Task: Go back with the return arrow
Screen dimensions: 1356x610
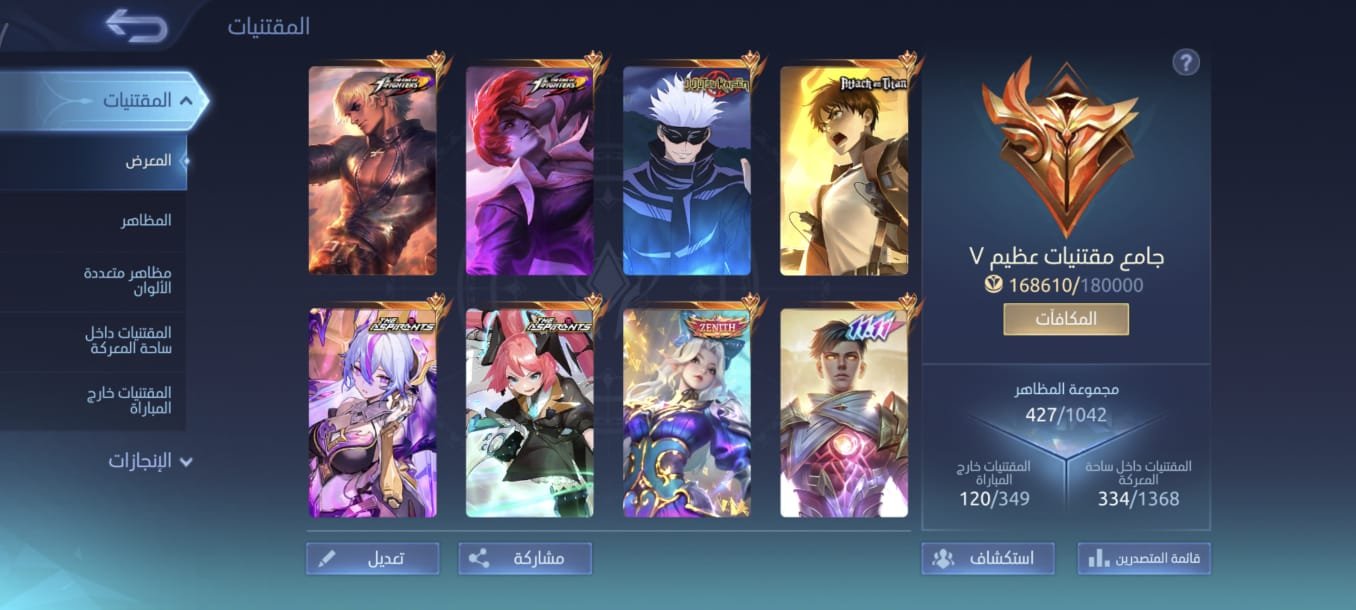Action: pyautogui.click(x=136, y=26)
